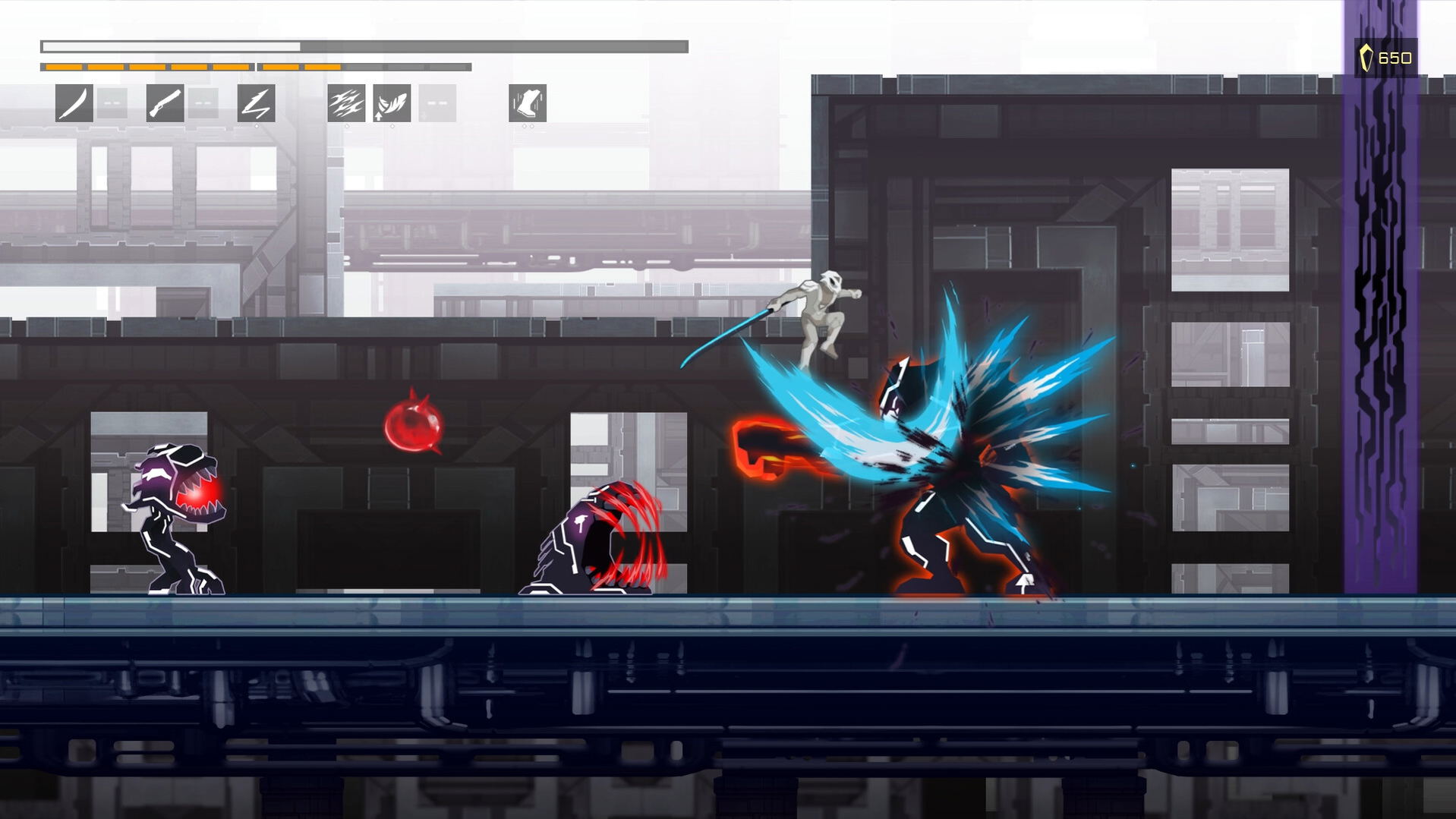1456x819 pixels.
Task: Toggle the diamond marker under the lightning icon
Action: (258, 126)
